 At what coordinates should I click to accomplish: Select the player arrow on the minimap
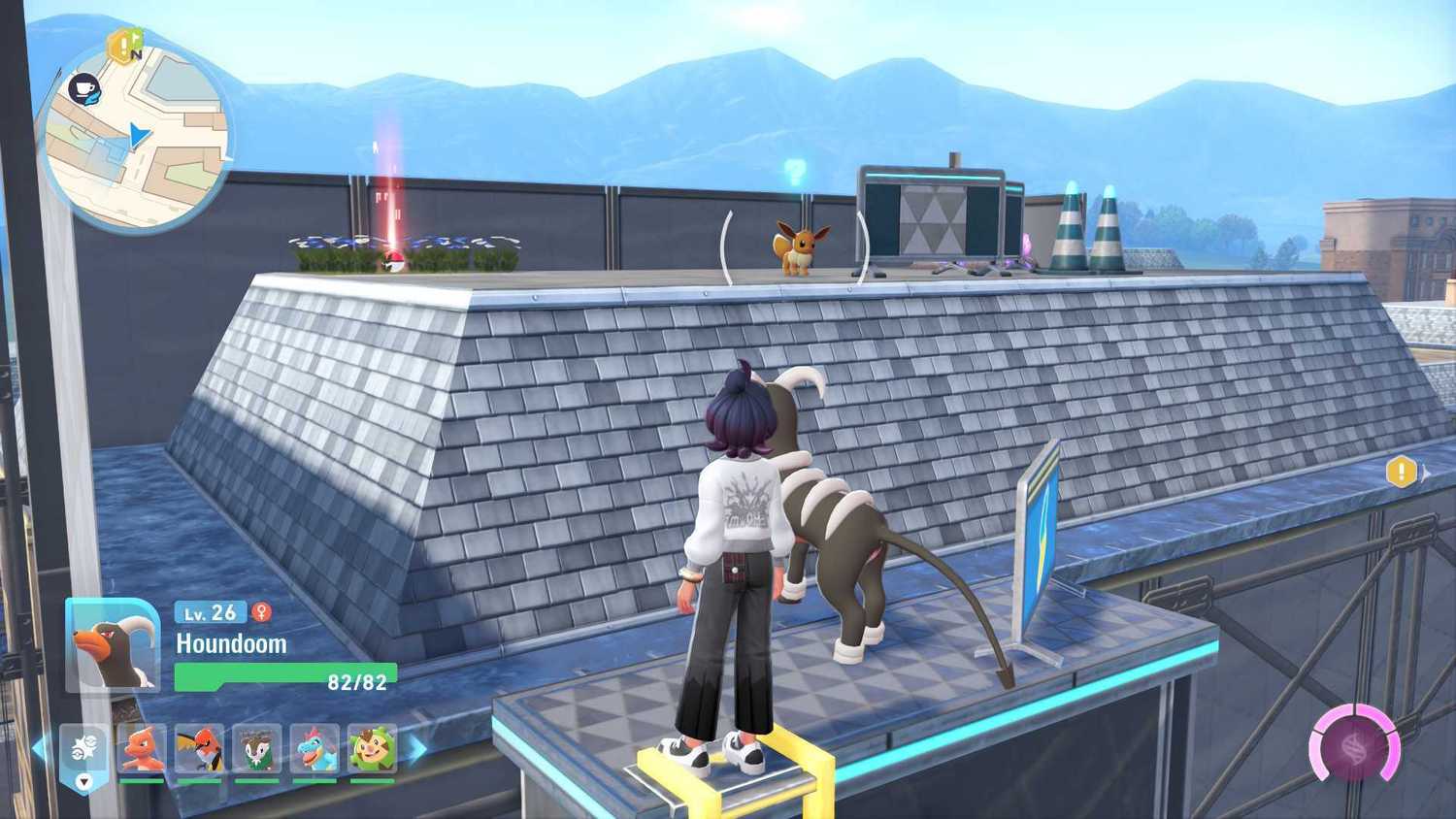137,135
